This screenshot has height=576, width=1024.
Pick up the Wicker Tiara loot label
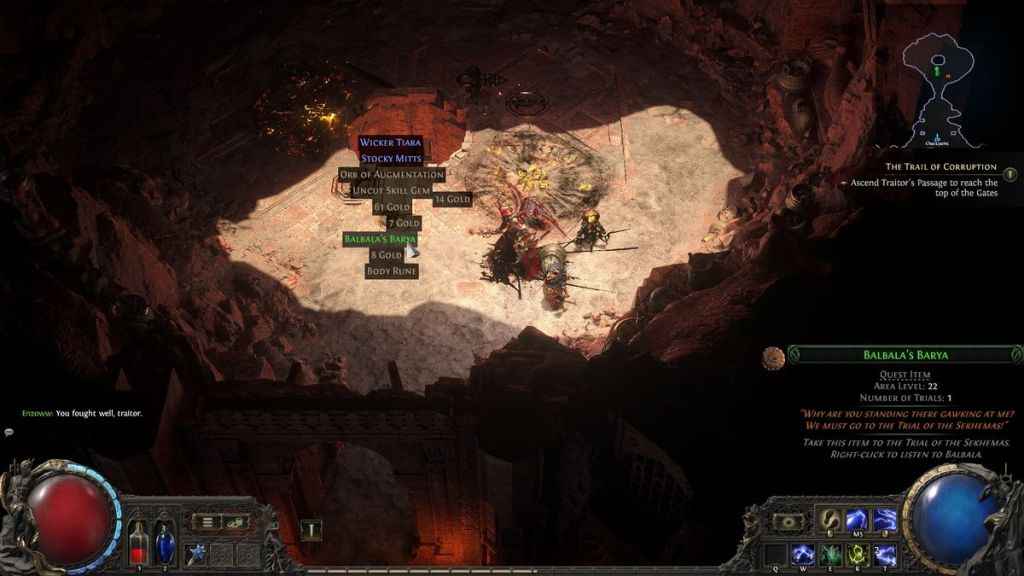point(392,143)
